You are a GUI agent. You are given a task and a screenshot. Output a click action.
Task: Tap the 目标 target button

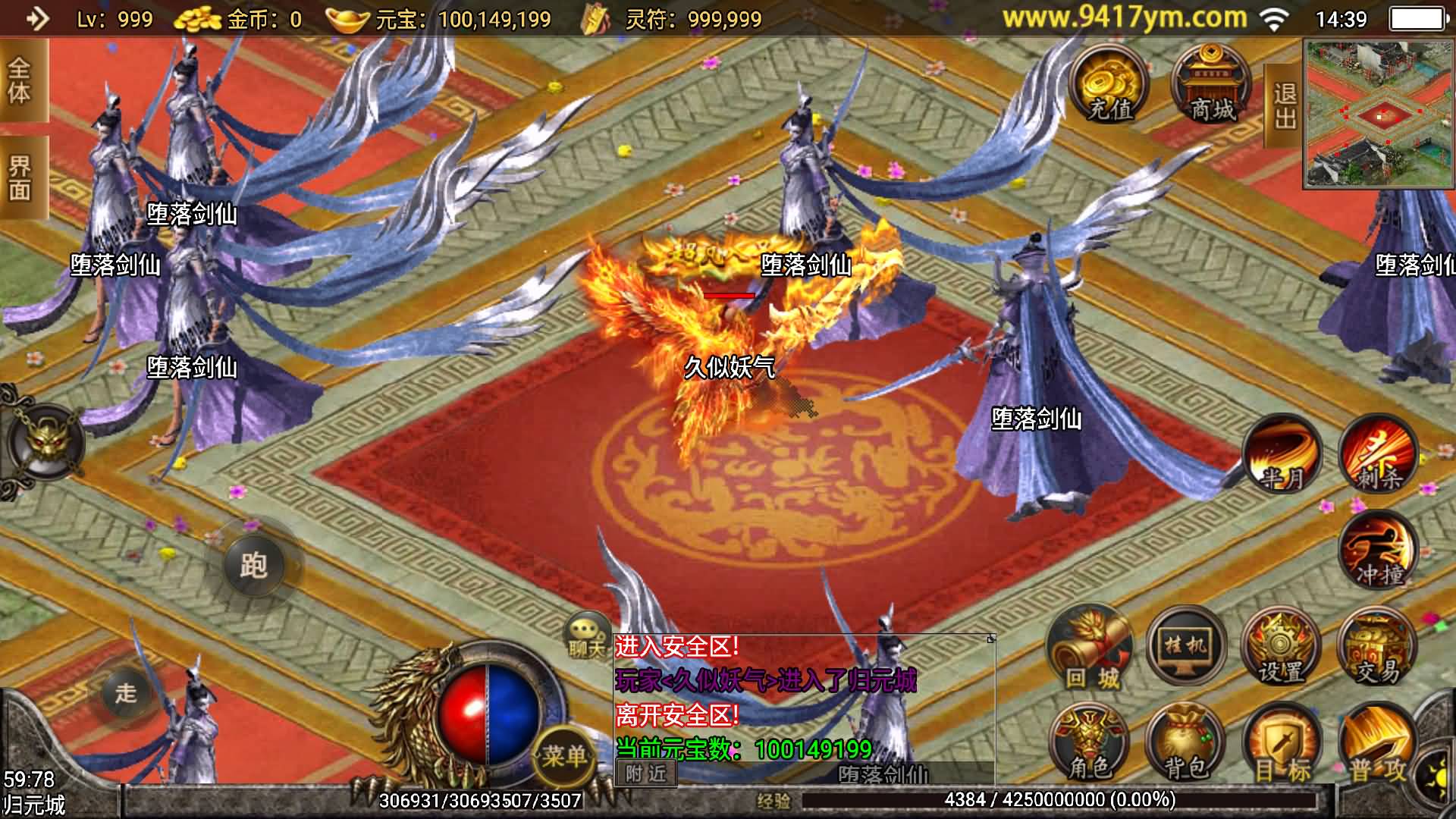(1282, 745)
